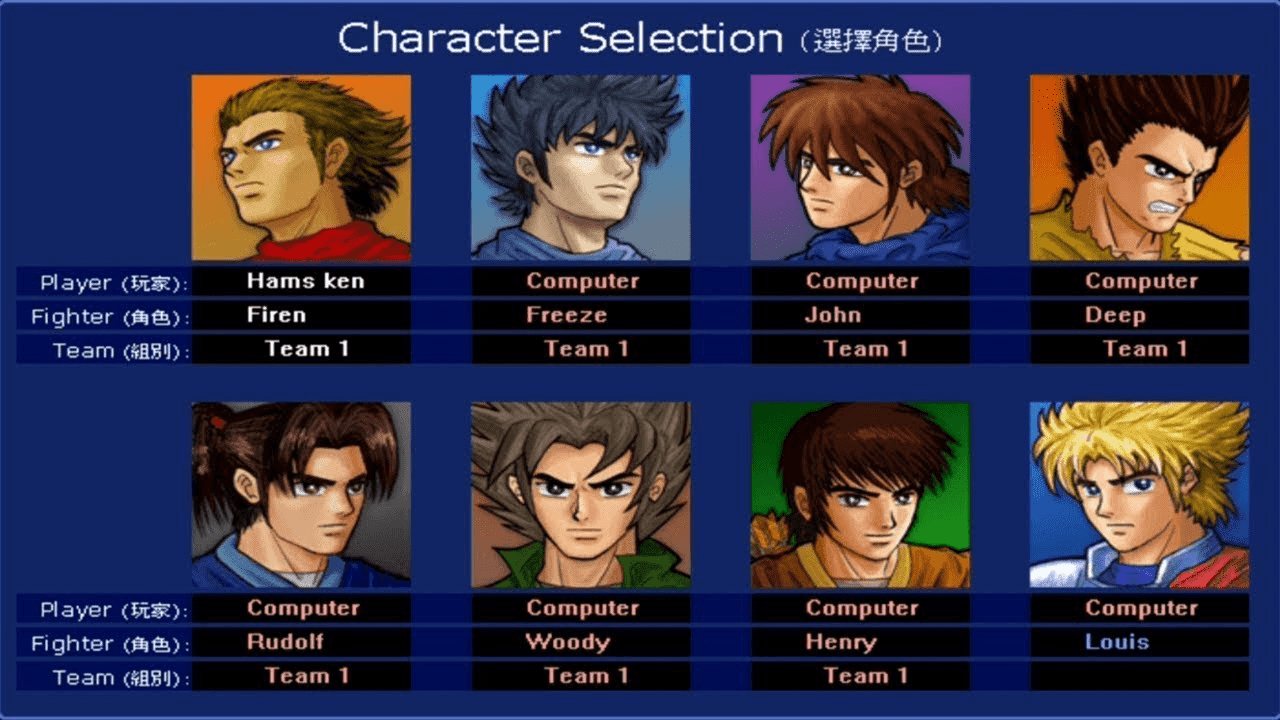Image resolution: width=1280 pixels, height=720 pixels.
Task: Choose the Henry fighter name field
Action: (x=860, y=642)
